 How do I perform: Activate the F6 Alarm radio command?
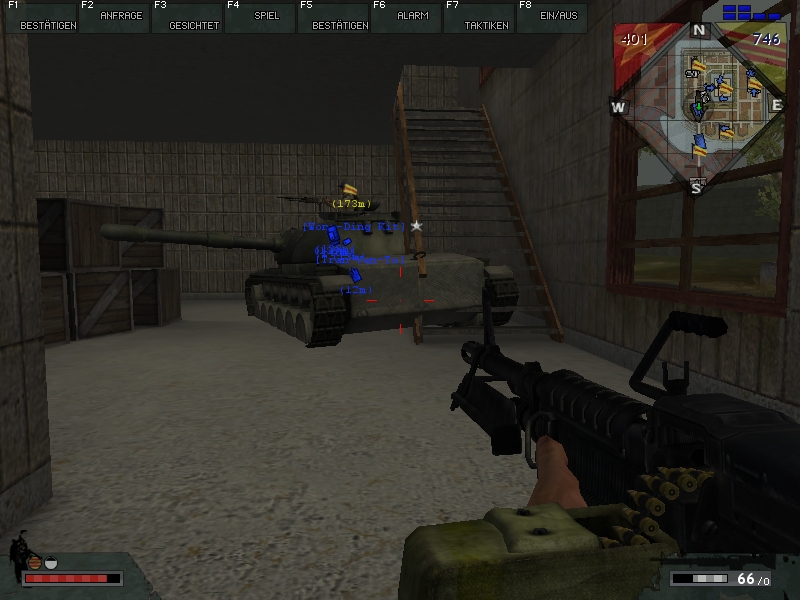tap(405, 17)
